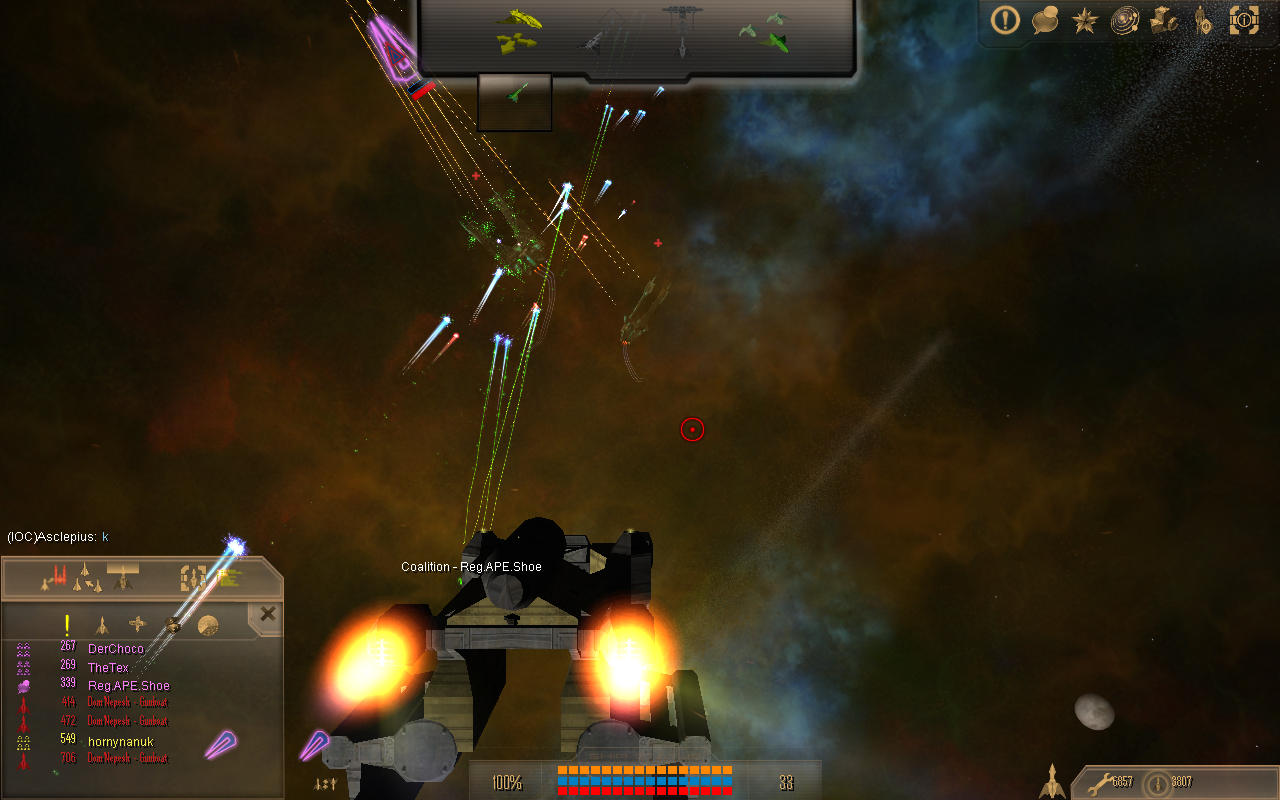Select the fighter ship column tab in the player list
The height and width of the screenshot is (800, 1280).
(x=101, y=625)
